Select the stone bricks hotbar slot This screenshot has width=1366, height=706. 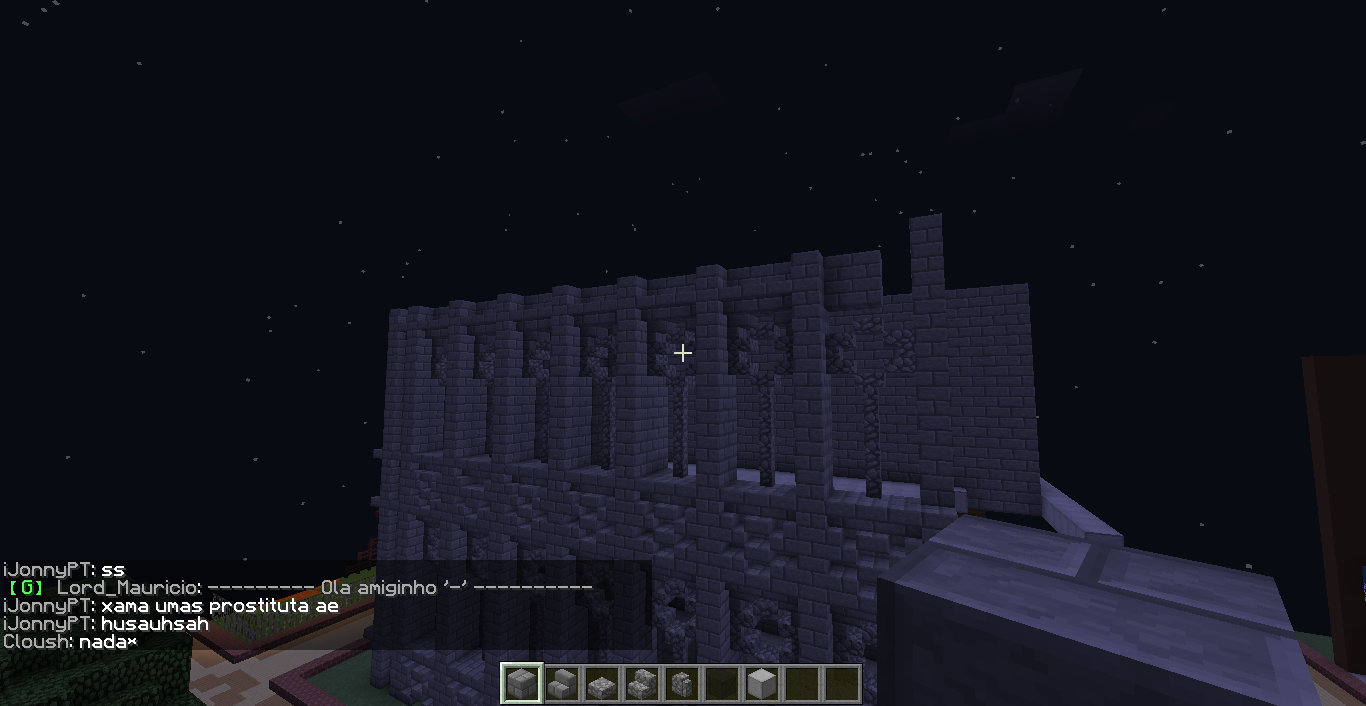pyautogui.click(x=521, y=684)
